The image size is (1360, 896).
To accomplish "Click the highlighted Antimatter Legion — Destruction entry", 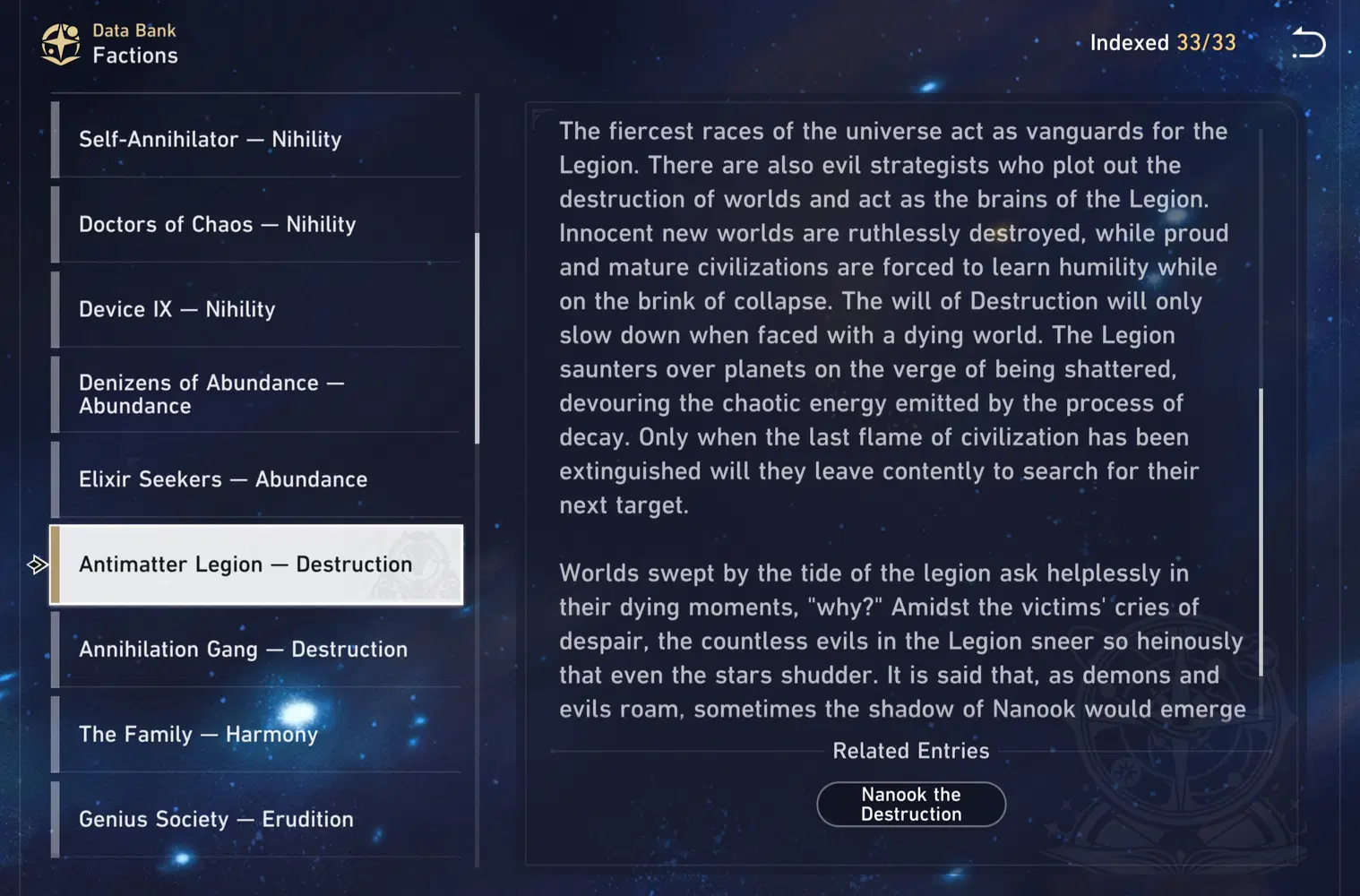I will coord(257,564).
